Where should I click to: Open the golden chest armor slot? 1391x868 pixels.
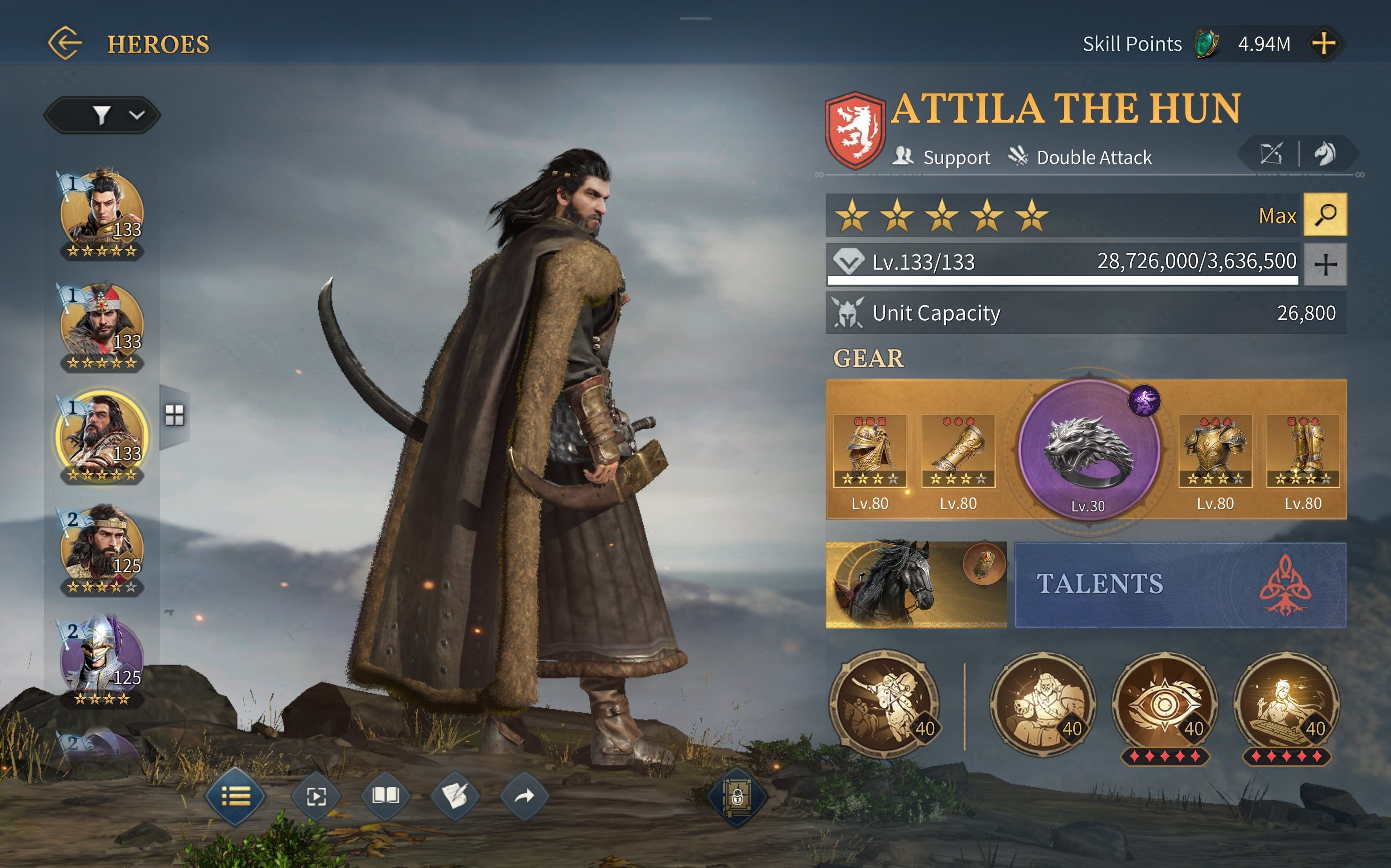[1215, 451]
